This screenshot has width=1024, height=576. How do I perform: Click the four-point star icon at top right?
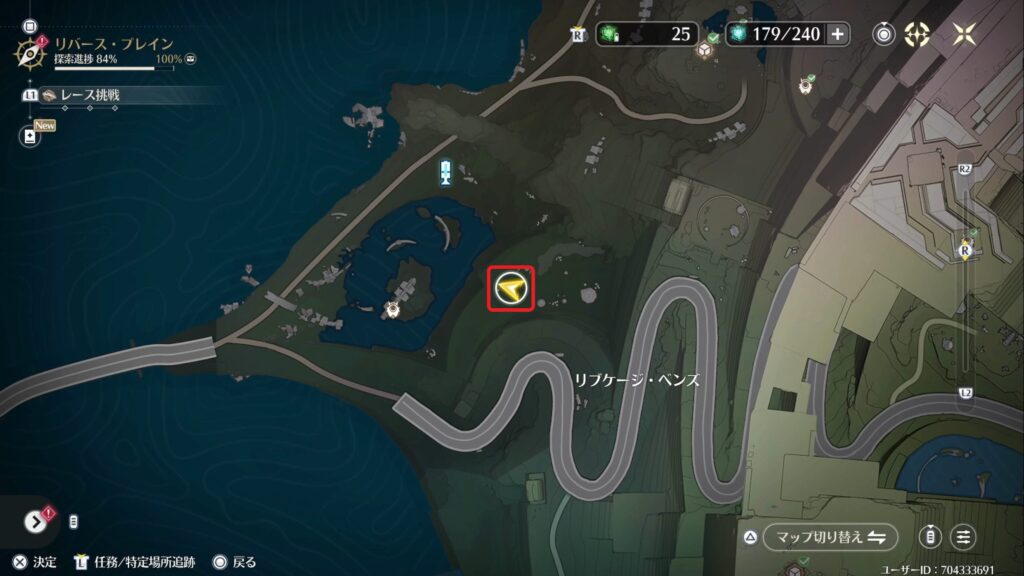point(965,34)
